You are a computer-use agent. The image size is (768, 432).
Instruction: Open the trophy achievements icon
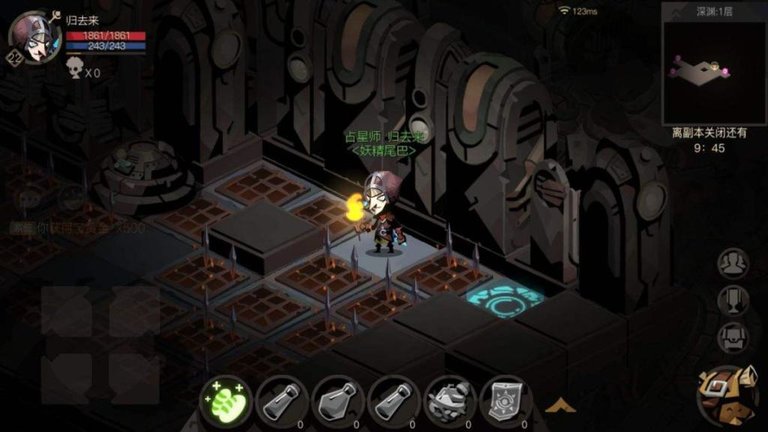pos(734,300)
